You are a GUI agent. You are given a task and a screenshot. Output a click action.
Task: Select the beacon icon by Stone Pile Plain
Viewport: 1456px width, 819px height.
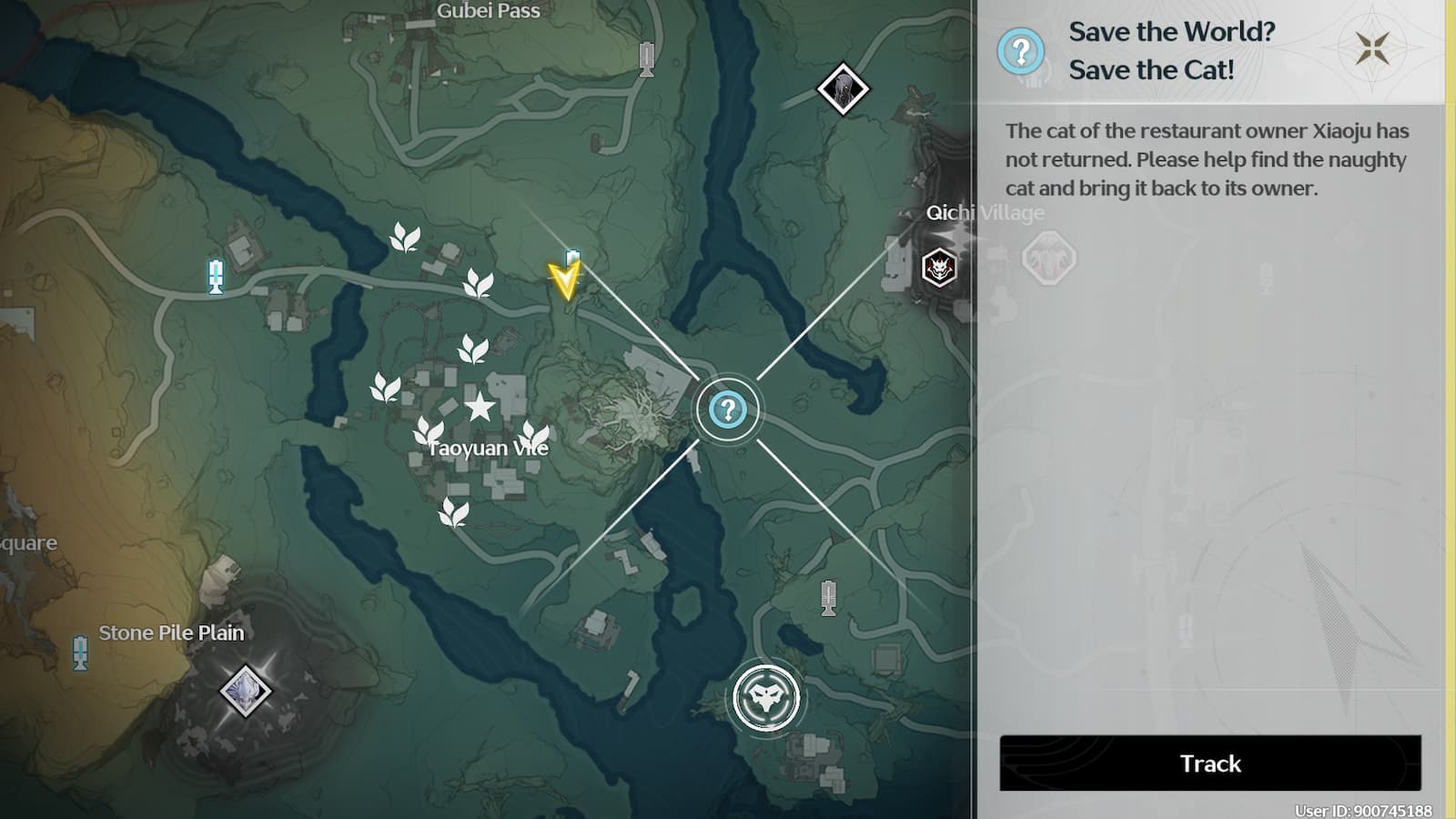point(80,652)
